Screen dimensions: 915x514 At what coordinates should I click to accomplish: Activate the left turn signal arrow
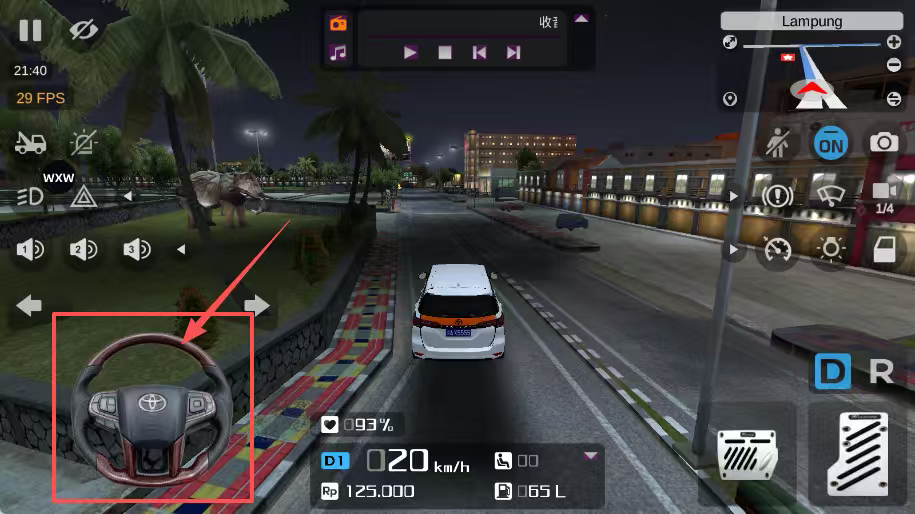30,305
